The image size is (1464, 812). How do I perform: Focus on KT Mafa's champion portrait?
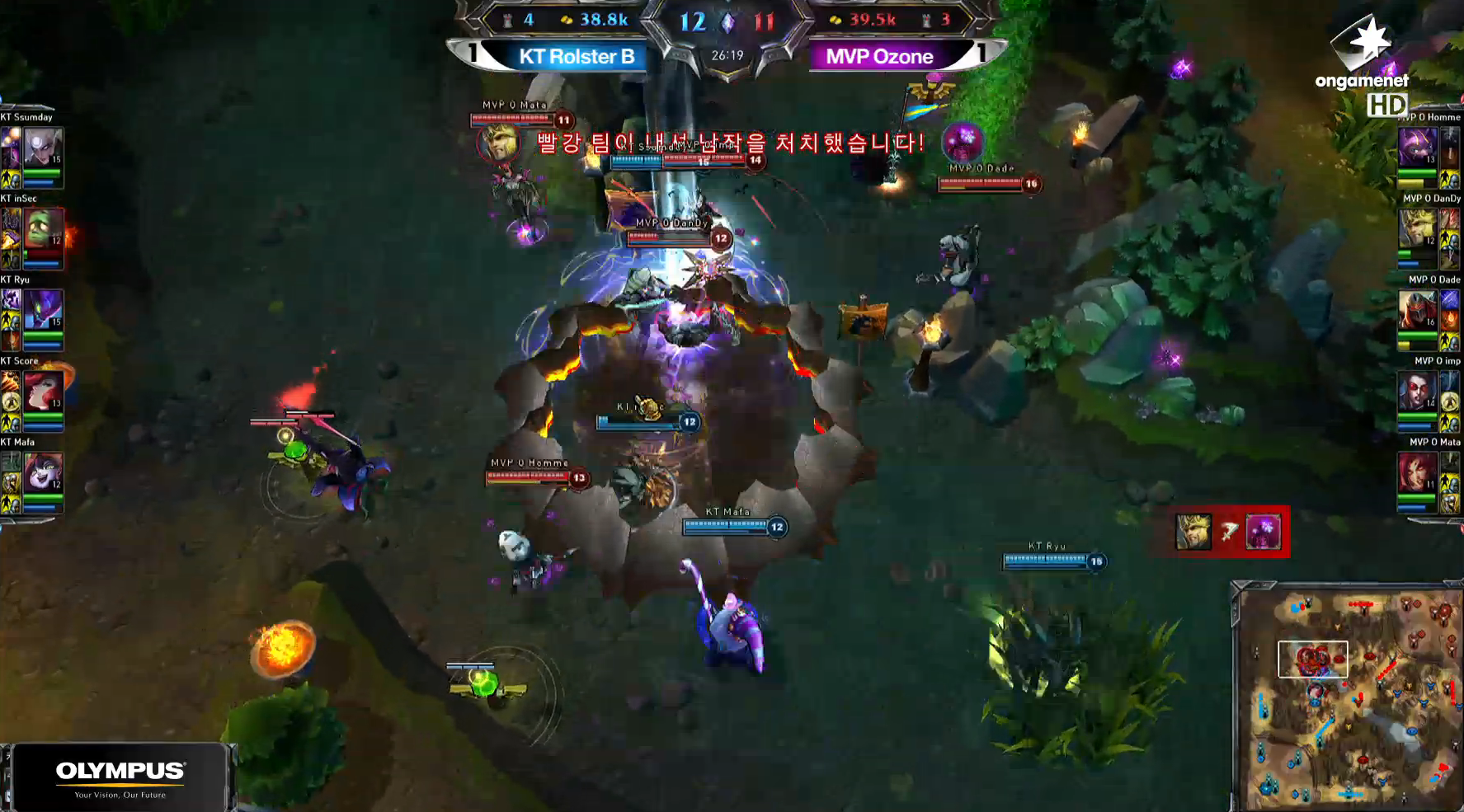point(42,472)
